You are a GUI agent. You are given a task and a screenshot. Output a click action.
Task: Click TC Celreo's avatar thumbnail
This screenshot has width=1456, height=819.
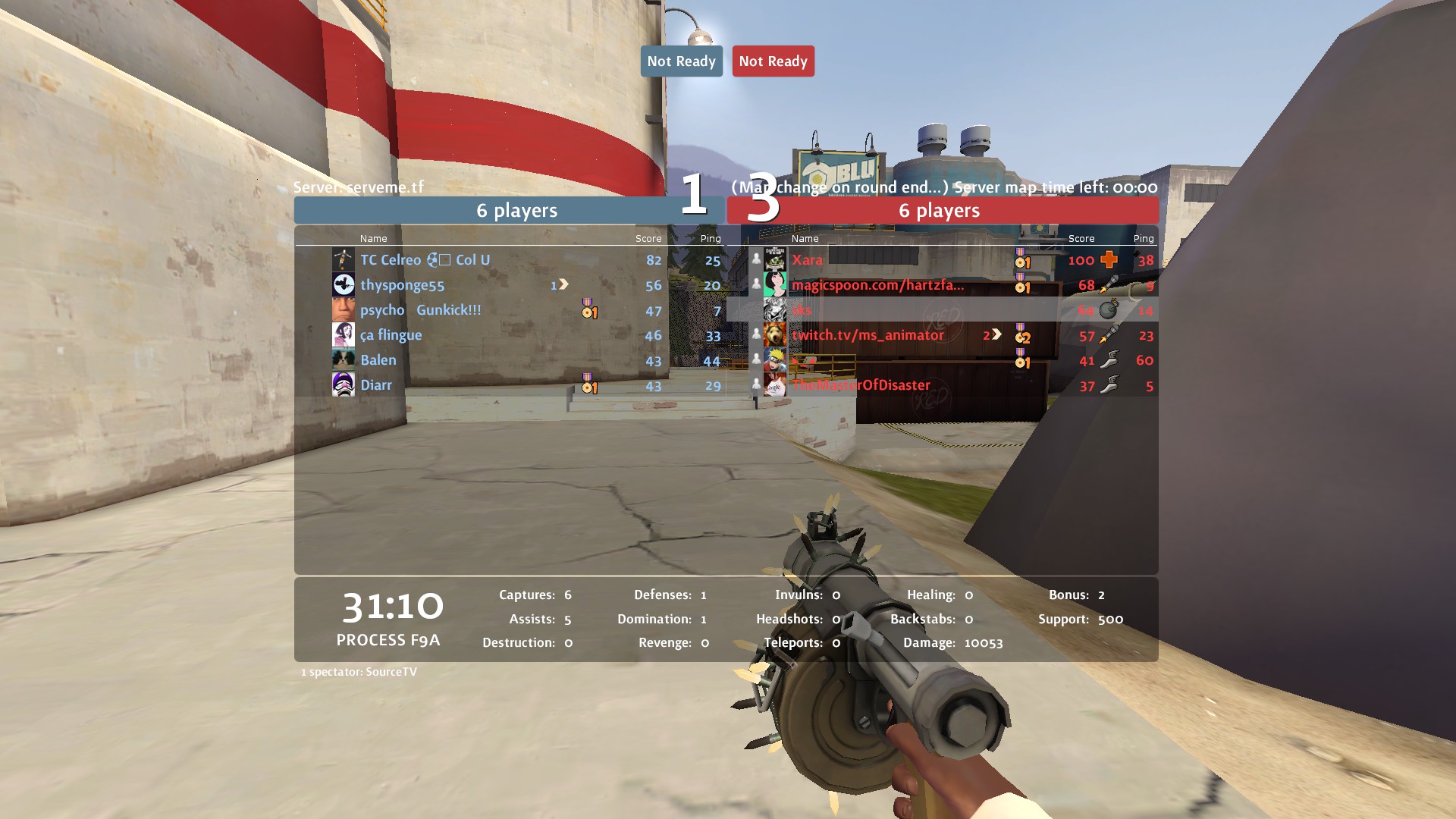tap(344, 260)
